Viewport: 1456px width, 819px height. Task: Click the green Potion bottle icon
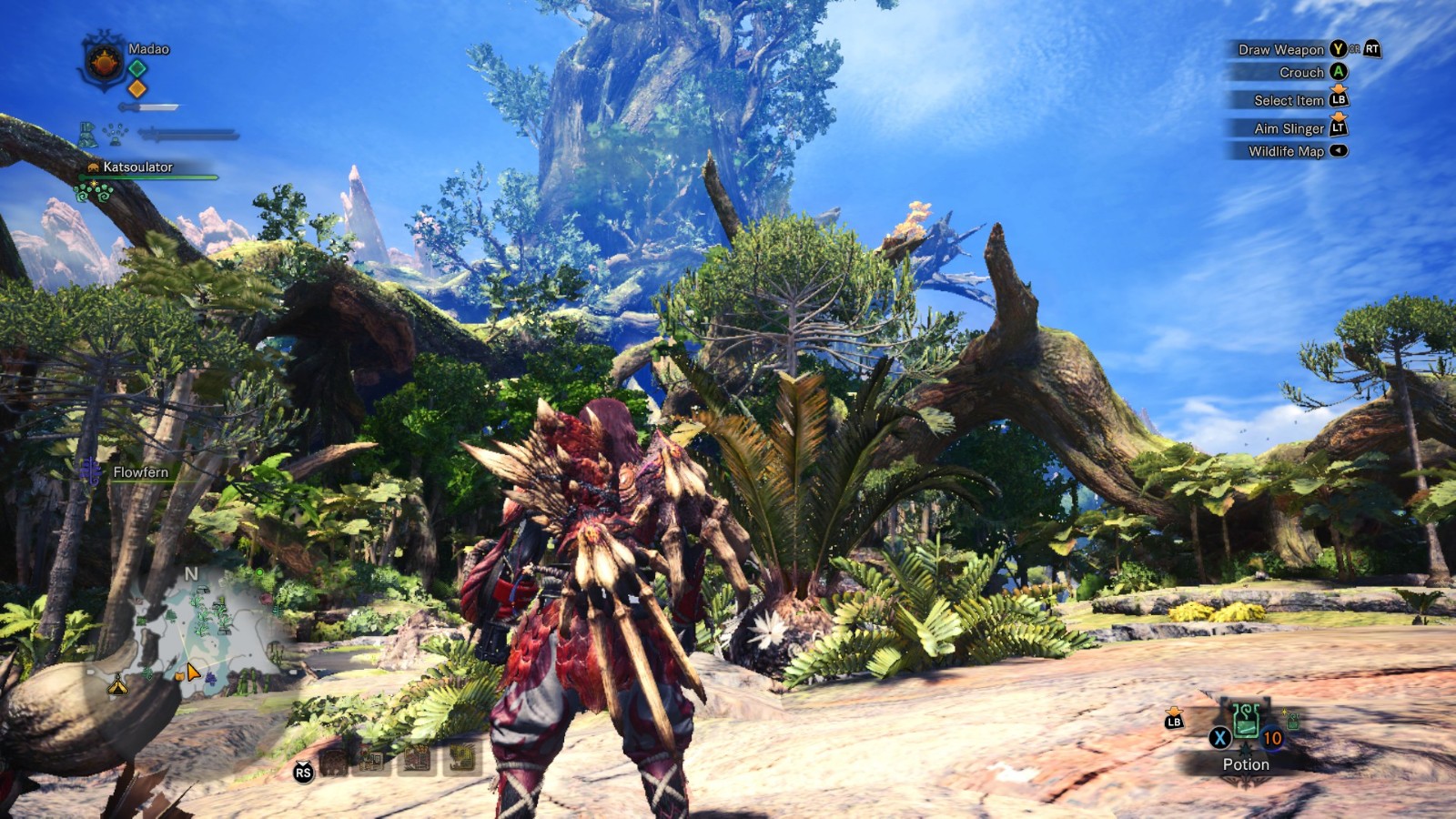[x=1247, y=719]
